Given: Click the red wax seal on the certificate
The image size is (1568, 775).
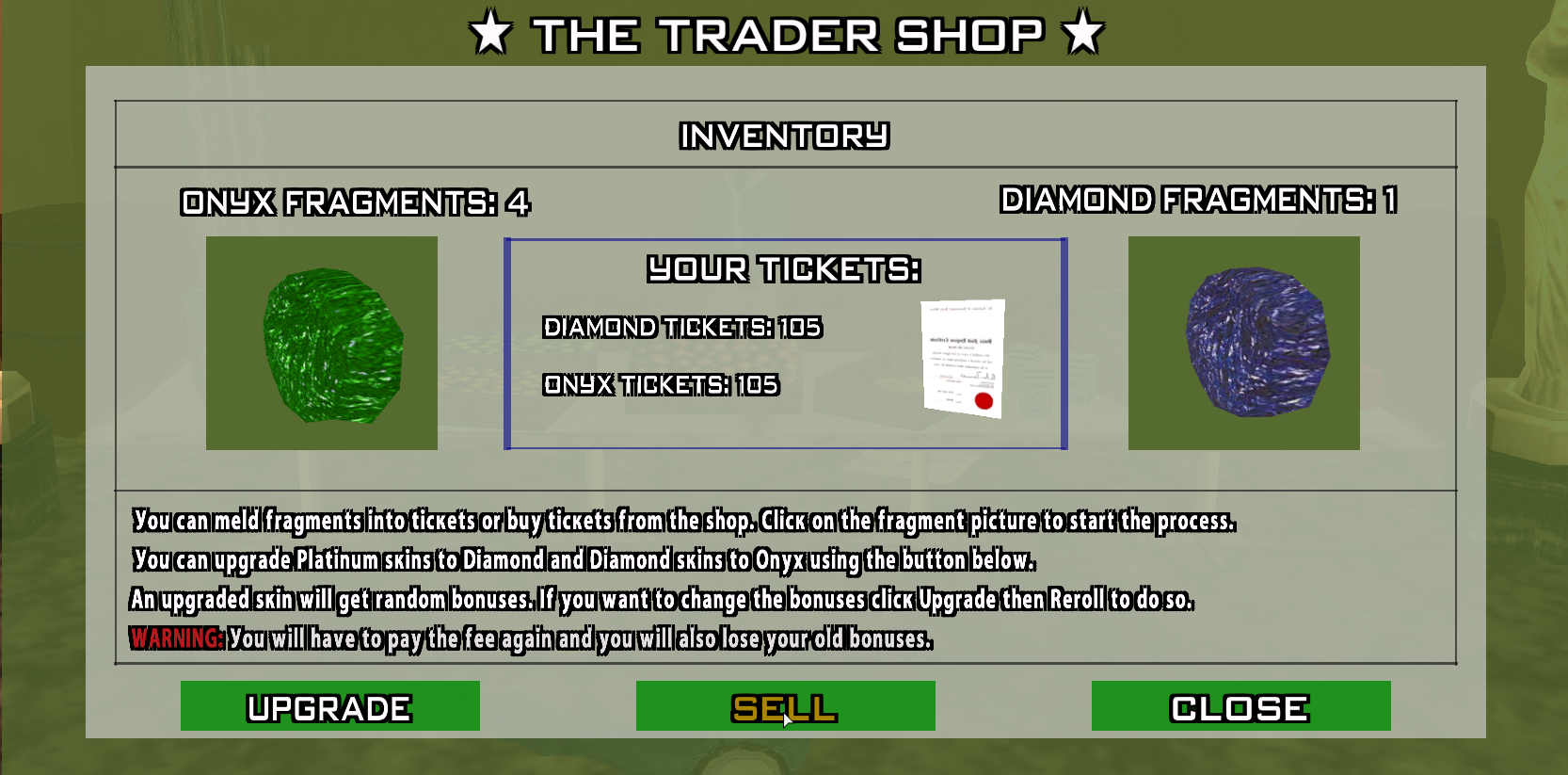Looking at the screenshot, I should 984,403.
